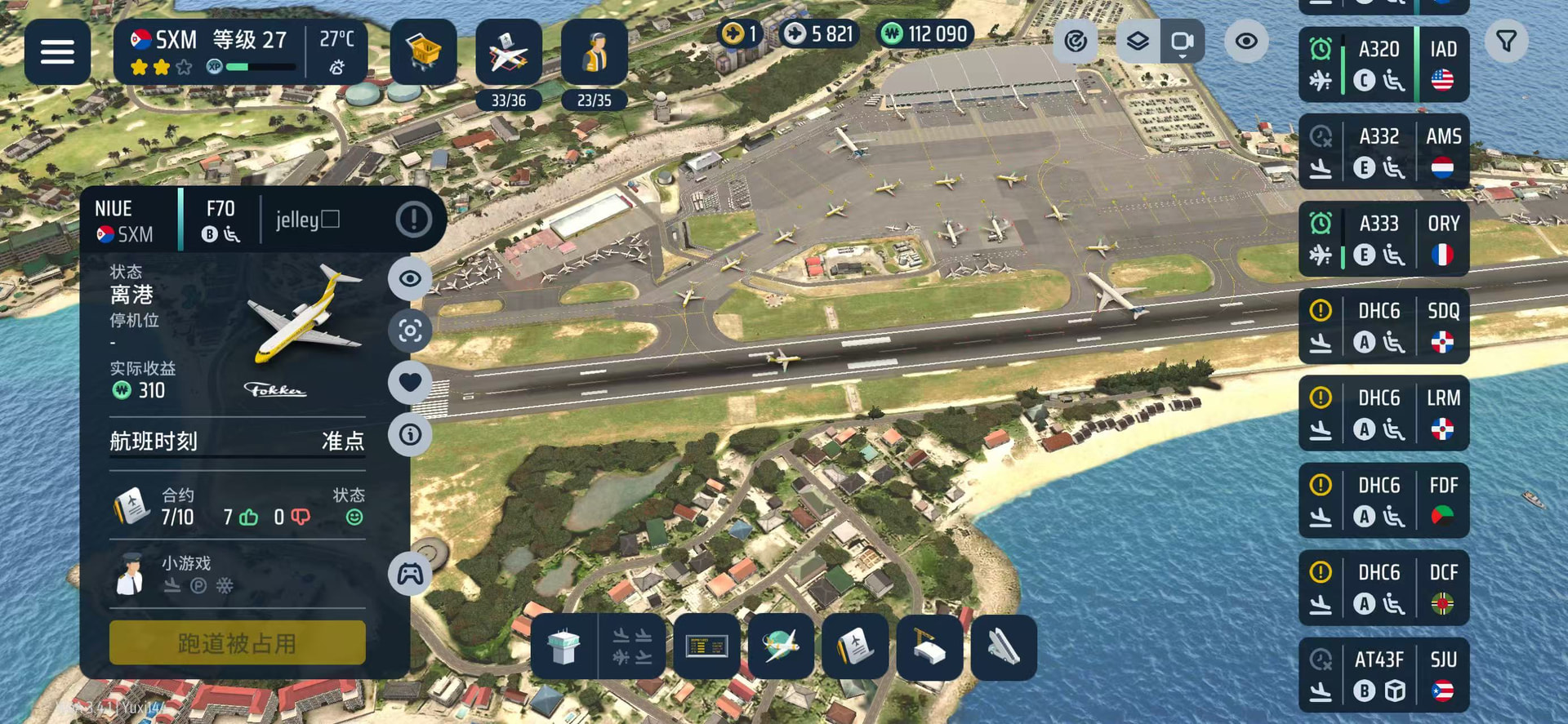Show the alert for flight NIUE
This screenshot has height=724, width=1568.
click(413, 219)
